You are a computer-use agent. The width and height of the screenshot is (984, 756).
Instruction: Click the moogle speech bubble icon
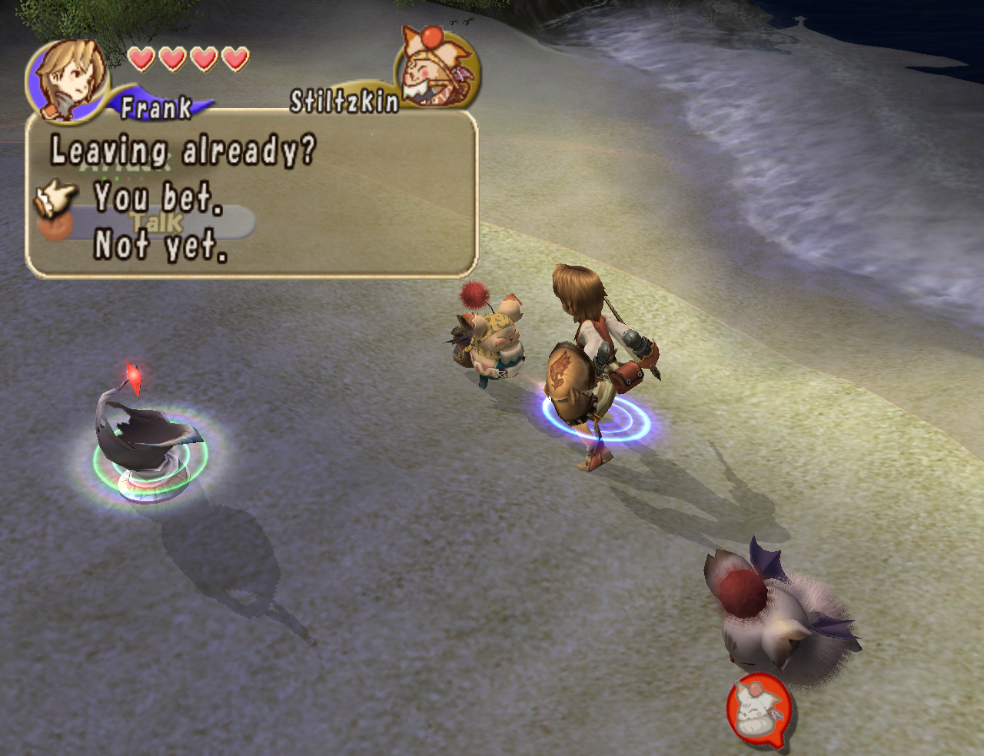tap(759, 711)
